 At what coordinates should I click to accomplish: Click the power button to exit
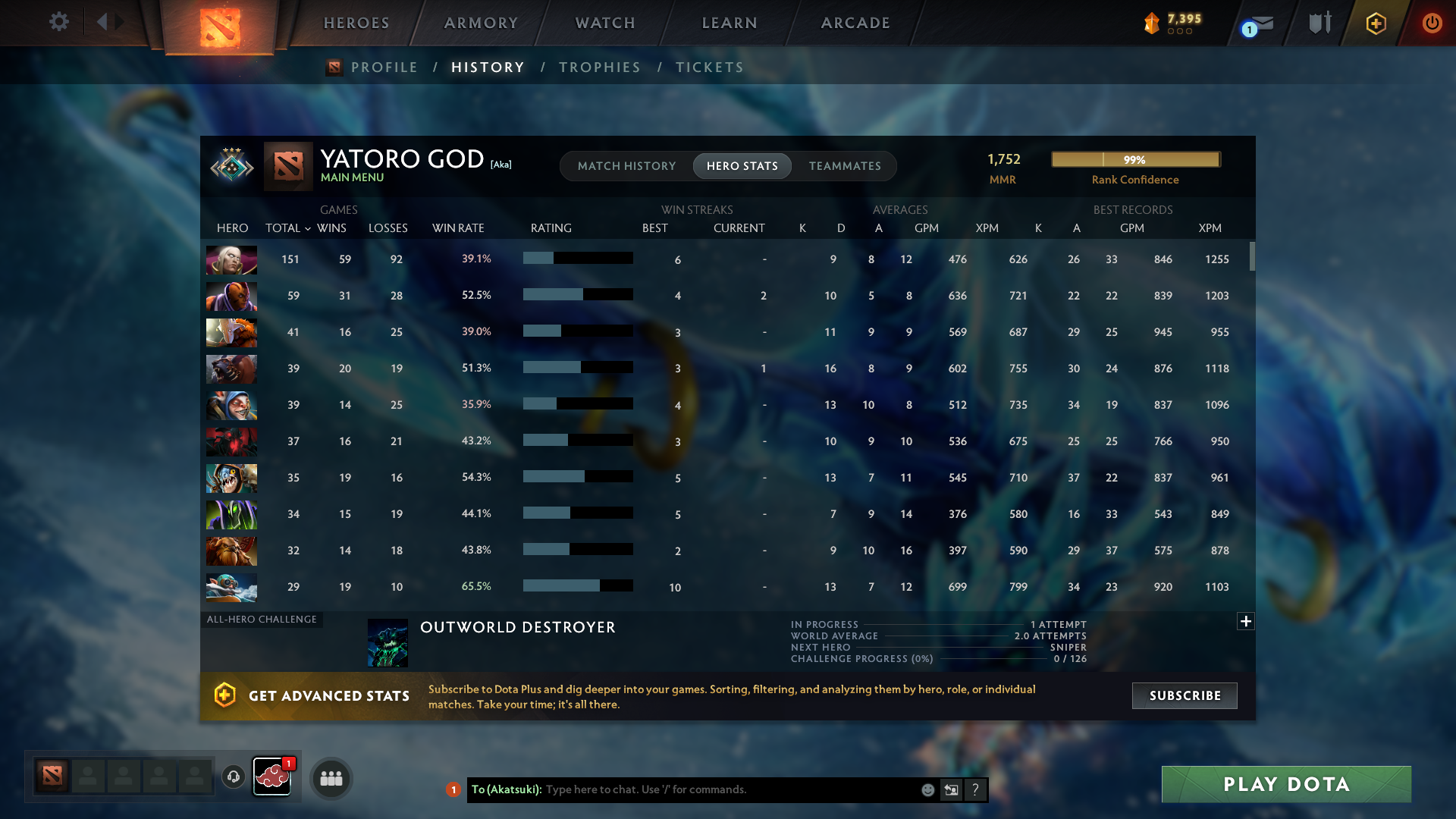[1432, 23]
